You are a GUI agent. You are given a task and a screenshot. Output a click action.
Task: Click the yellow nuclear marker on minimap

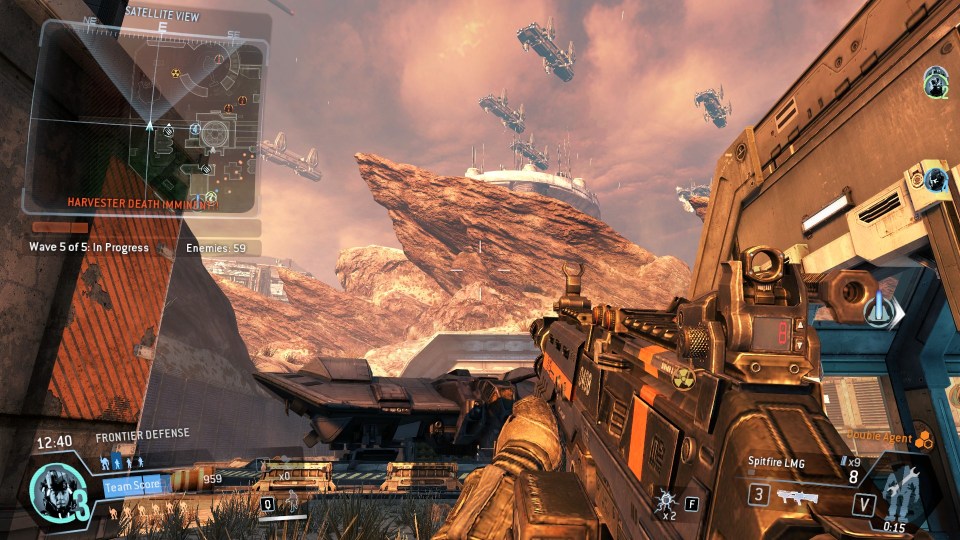tap(176, 73)
